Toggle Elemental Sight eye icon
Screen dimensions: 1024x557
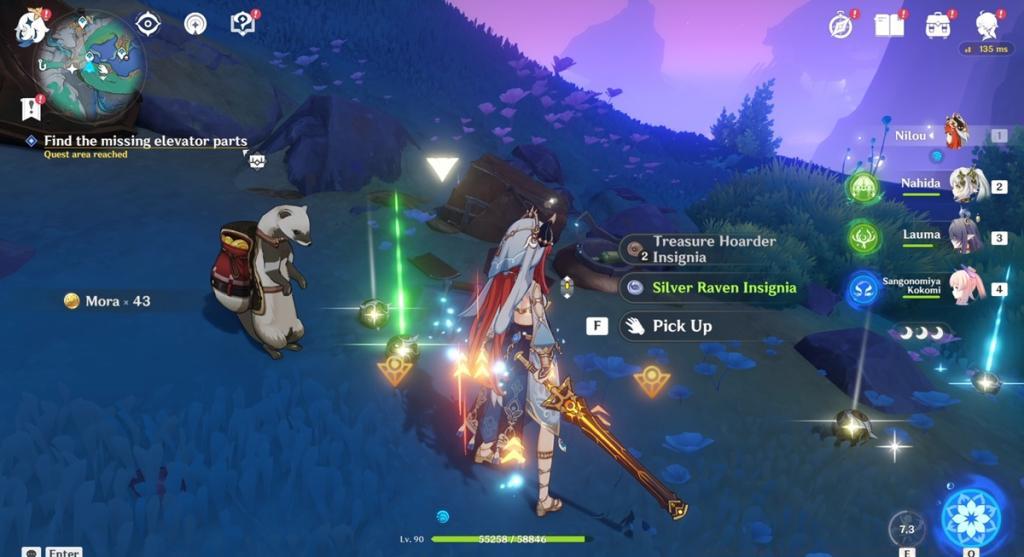(148, 24)
